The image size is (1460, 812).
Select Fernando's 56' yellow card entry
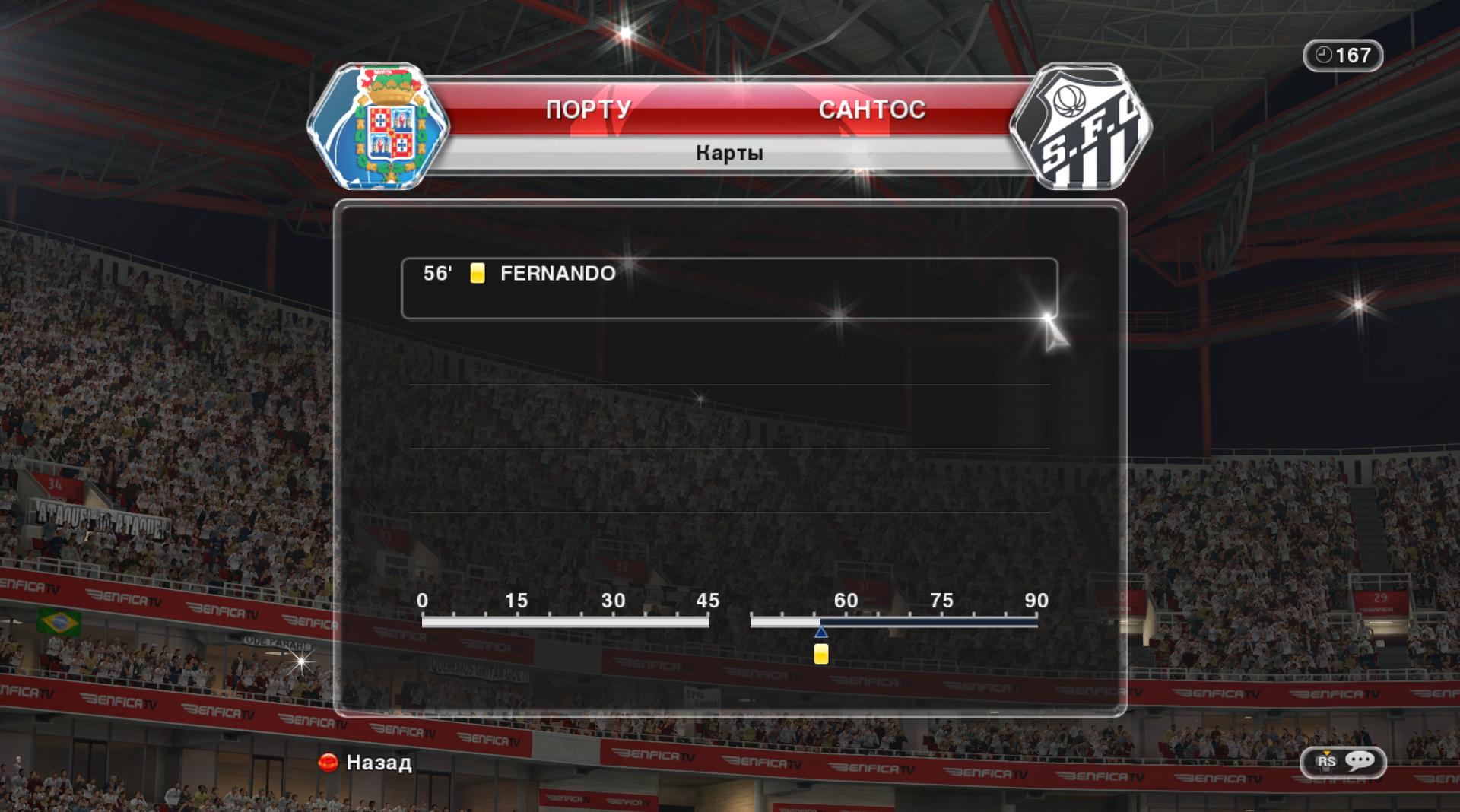[728, 288]
